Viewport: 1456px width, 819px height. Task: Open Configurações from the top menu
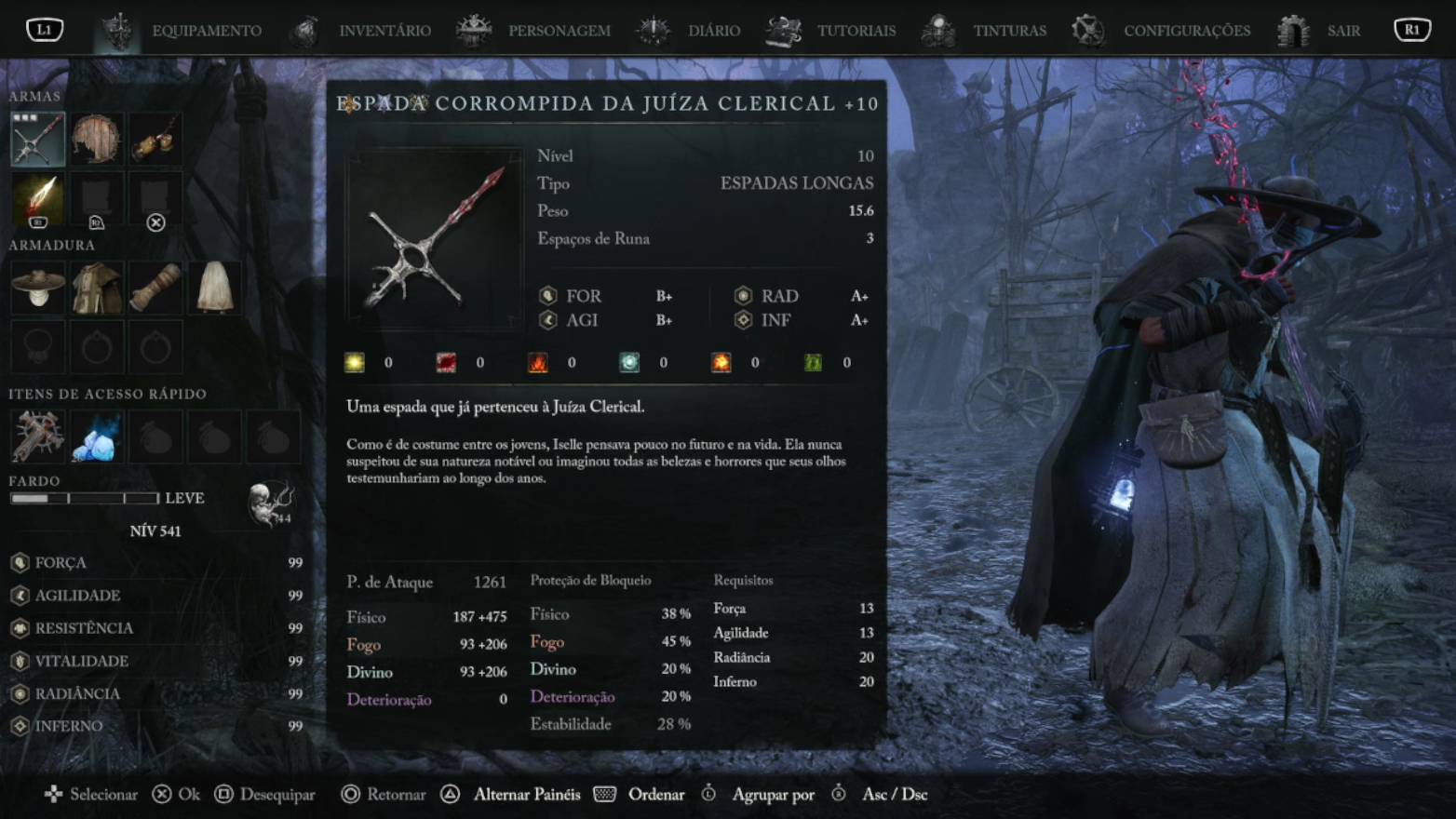coord(1186,31)
